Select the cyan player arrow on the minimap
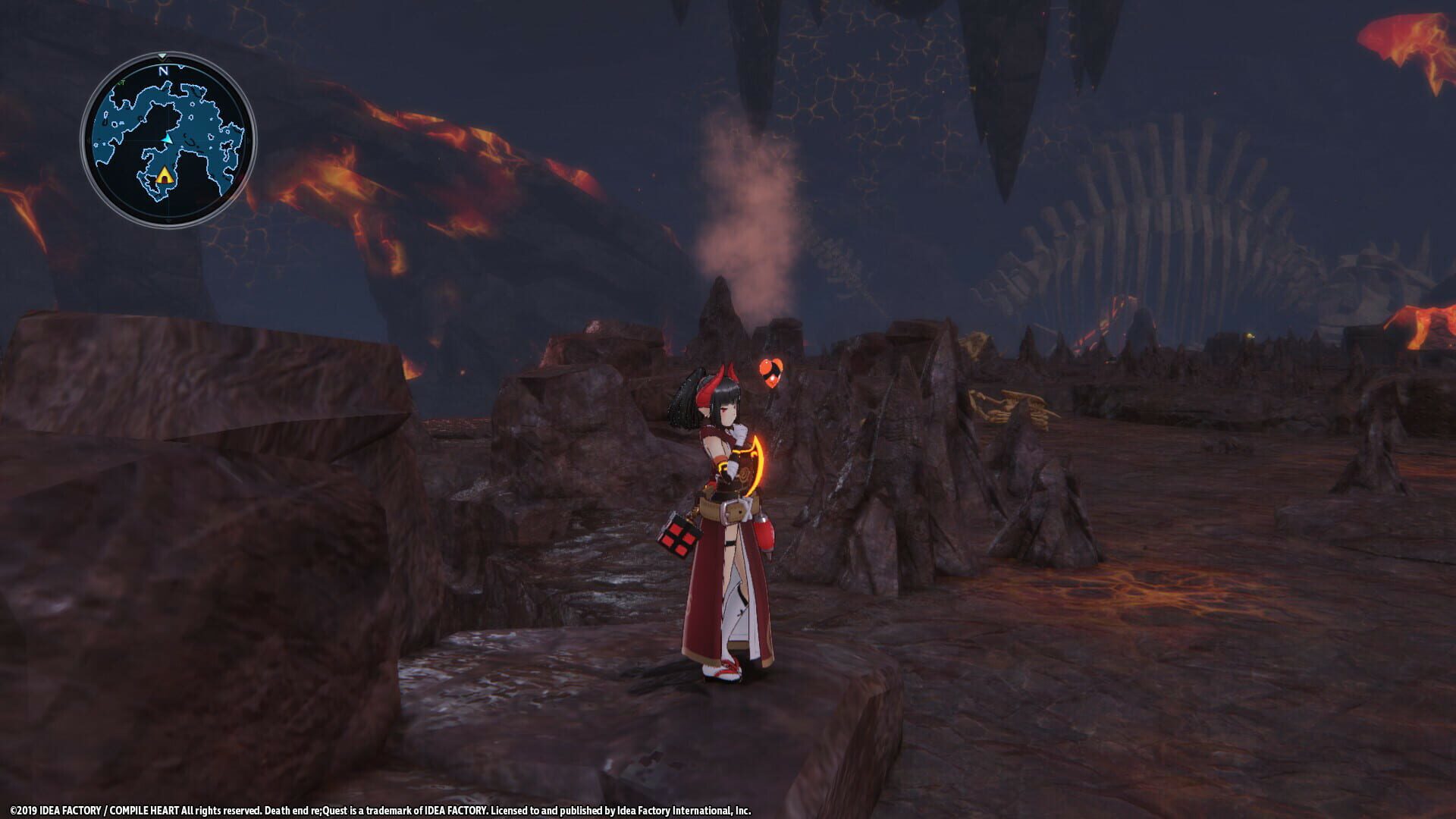 coord(168,140)
